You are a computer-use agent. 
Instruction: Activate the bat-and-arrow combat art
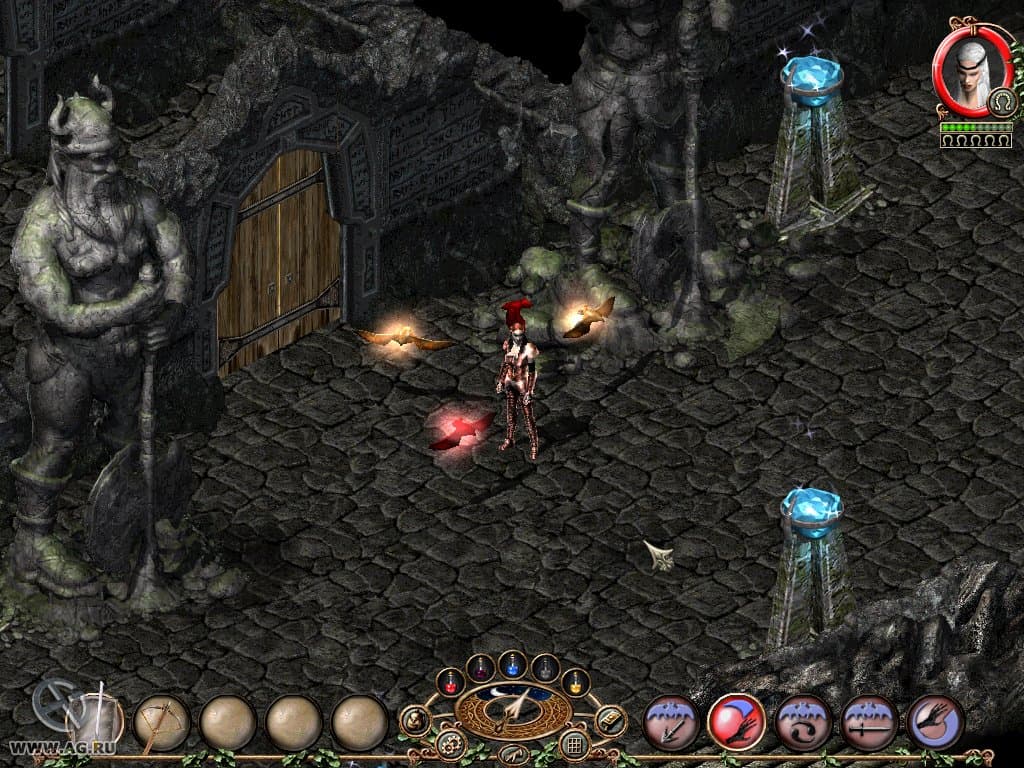coord(671,722)
